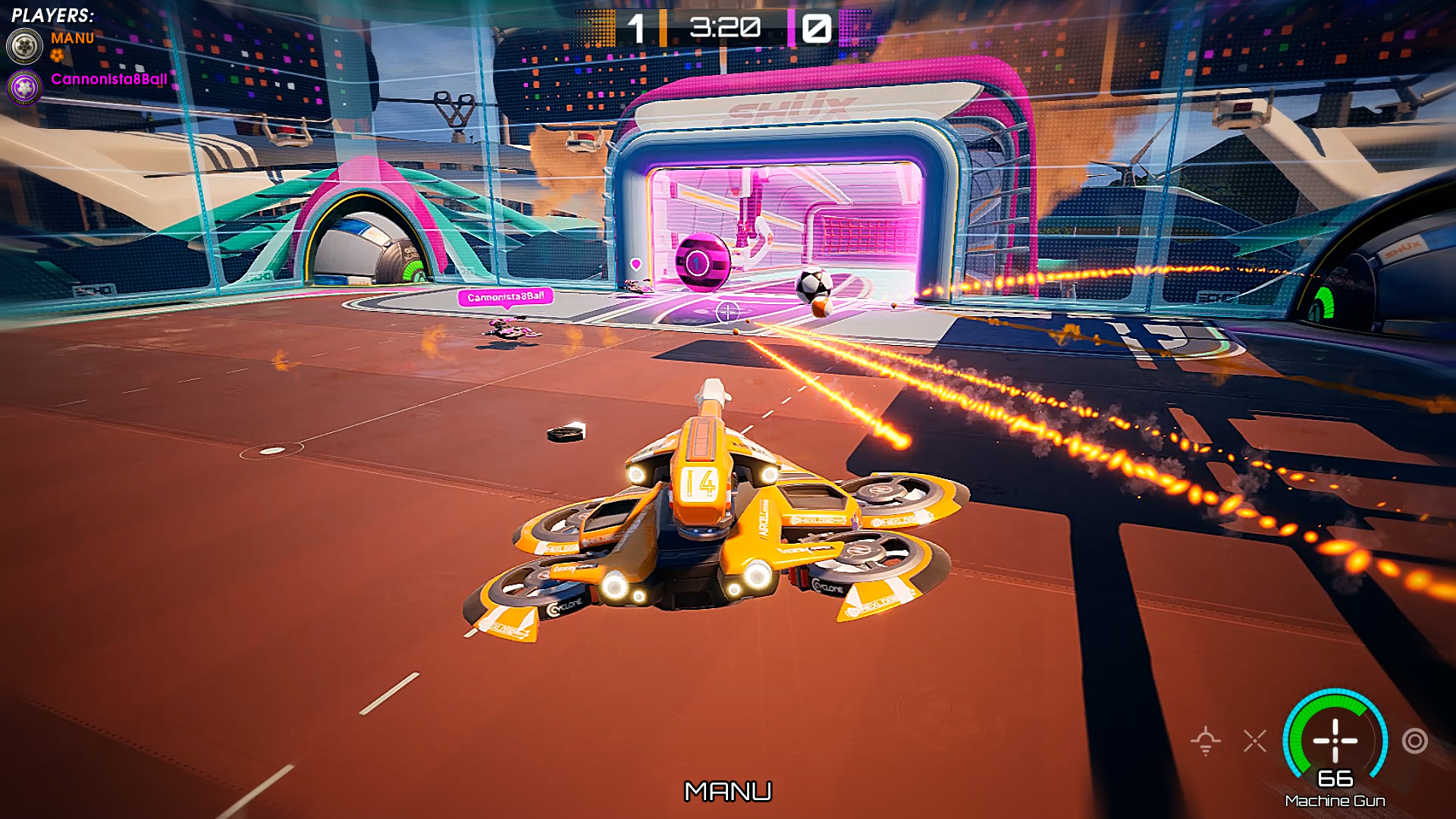The width and height of the screenshot is (1456, 819).
Task: Click the magnet/grounding icon near weapon gauge
Action: [1206, 741]
